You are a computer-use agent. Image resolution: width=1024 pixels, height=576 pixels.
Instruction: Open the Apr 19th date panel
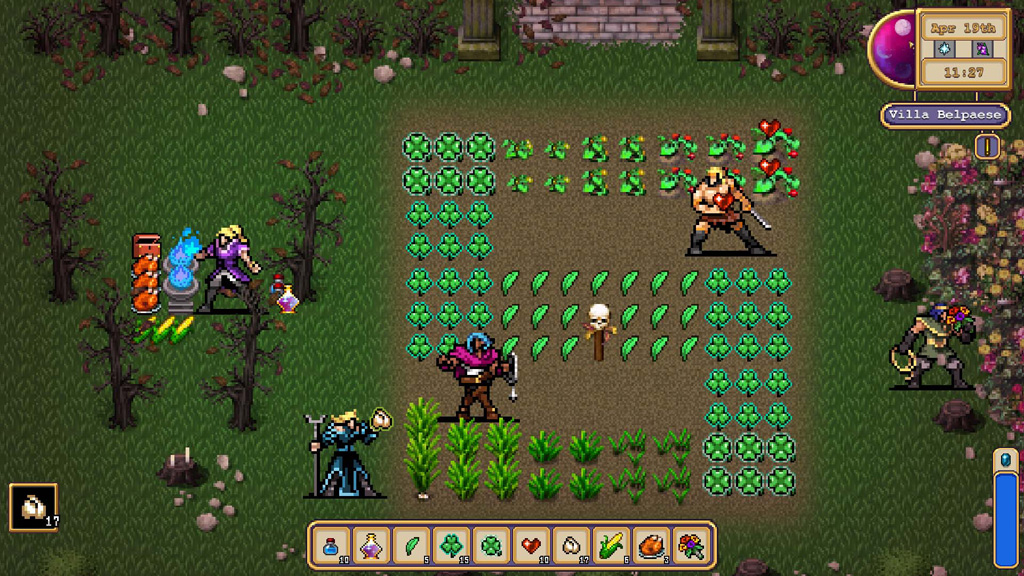(963, 27)
